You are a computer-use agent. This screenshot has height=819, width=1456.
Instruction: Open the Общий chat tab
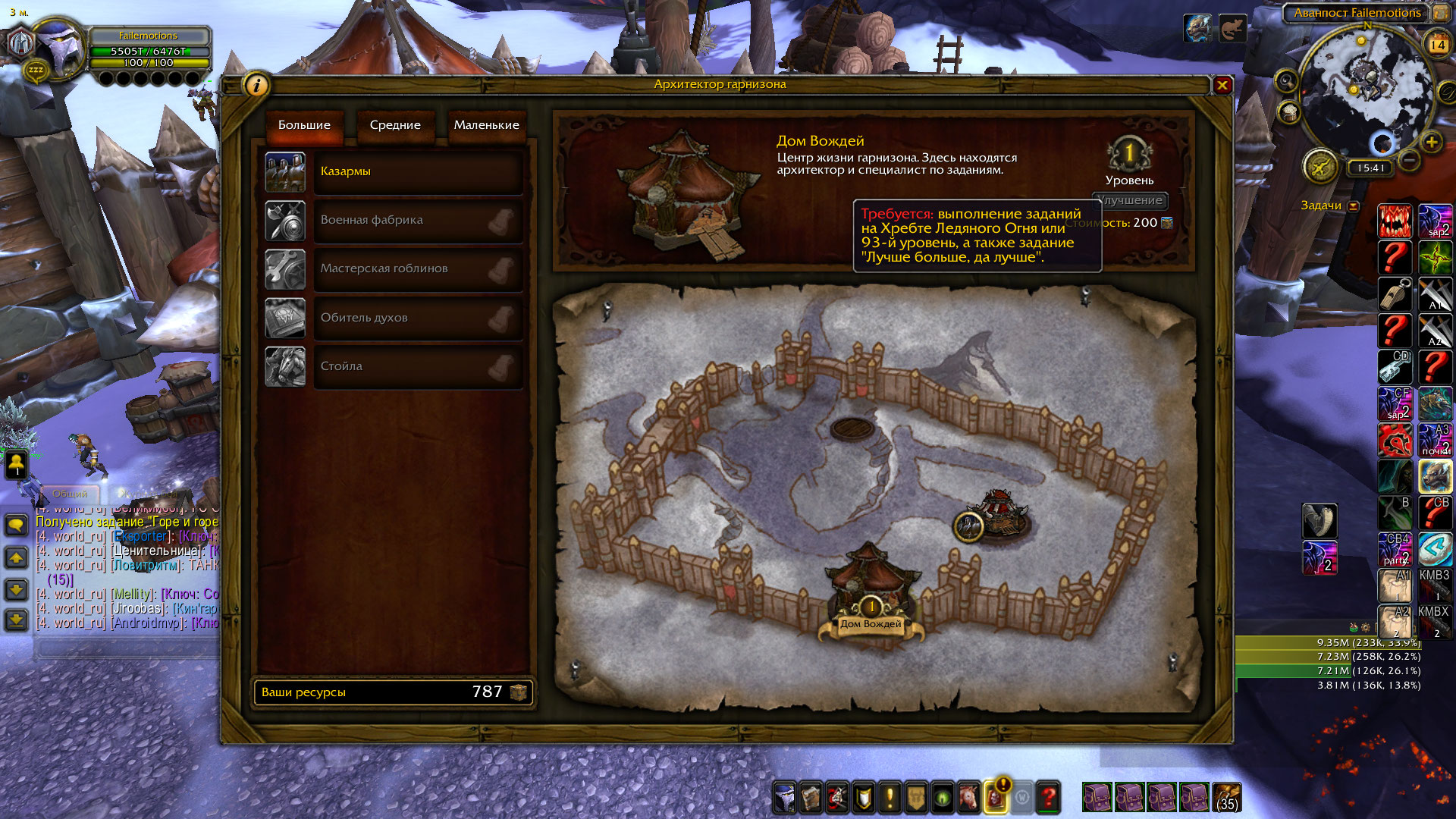tap(70, 493)
